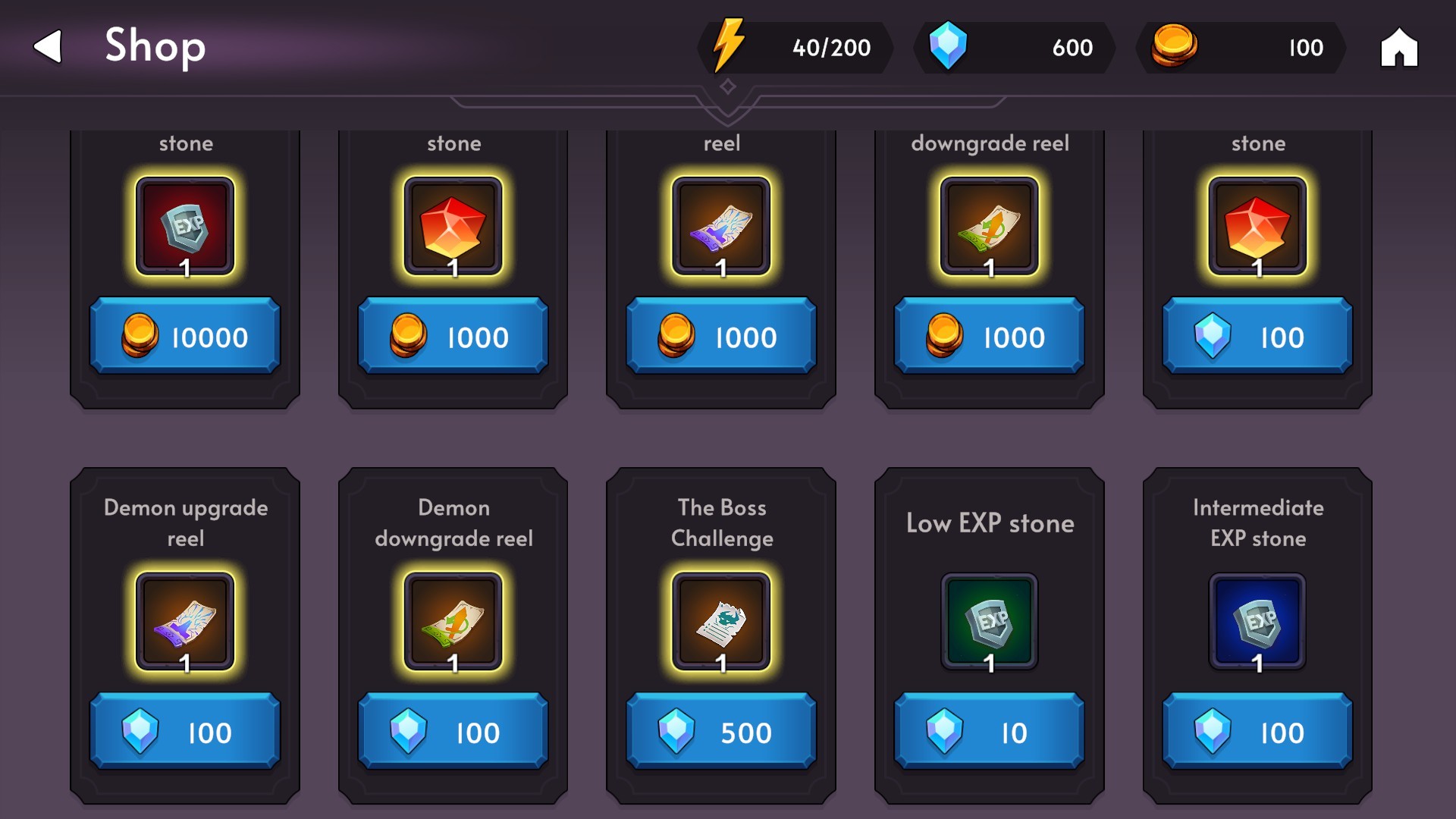This screenshot has width=1456, height=819.
Task: Click the green downgrade reel ticket icon
Action: click(988, 226)
